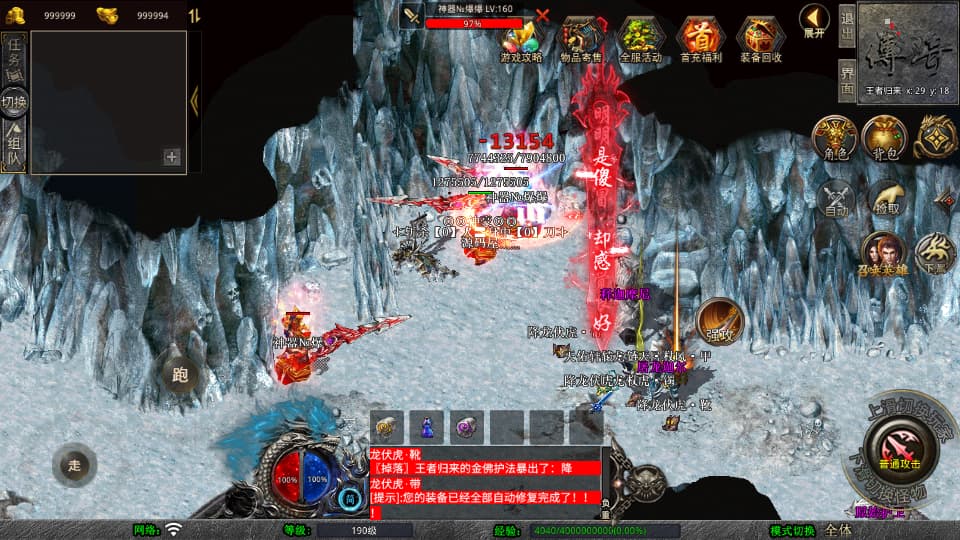Tap the 跑 run button

(181, 375)
